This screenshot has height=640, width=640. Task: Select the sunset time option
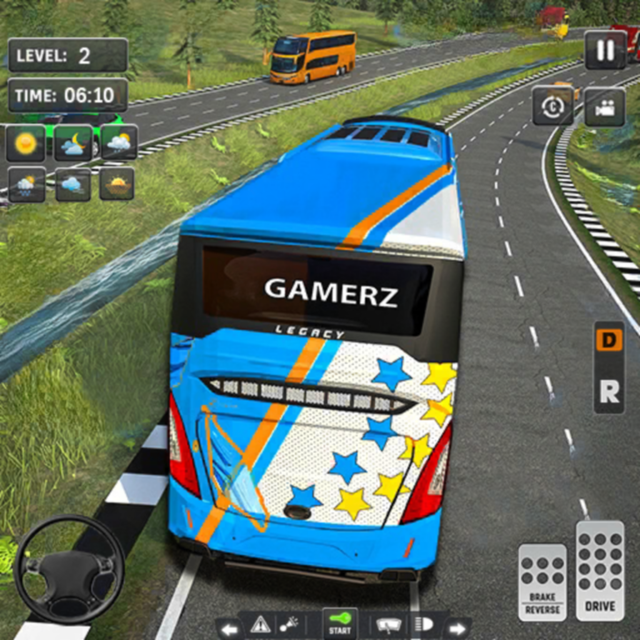coord(118,184)
